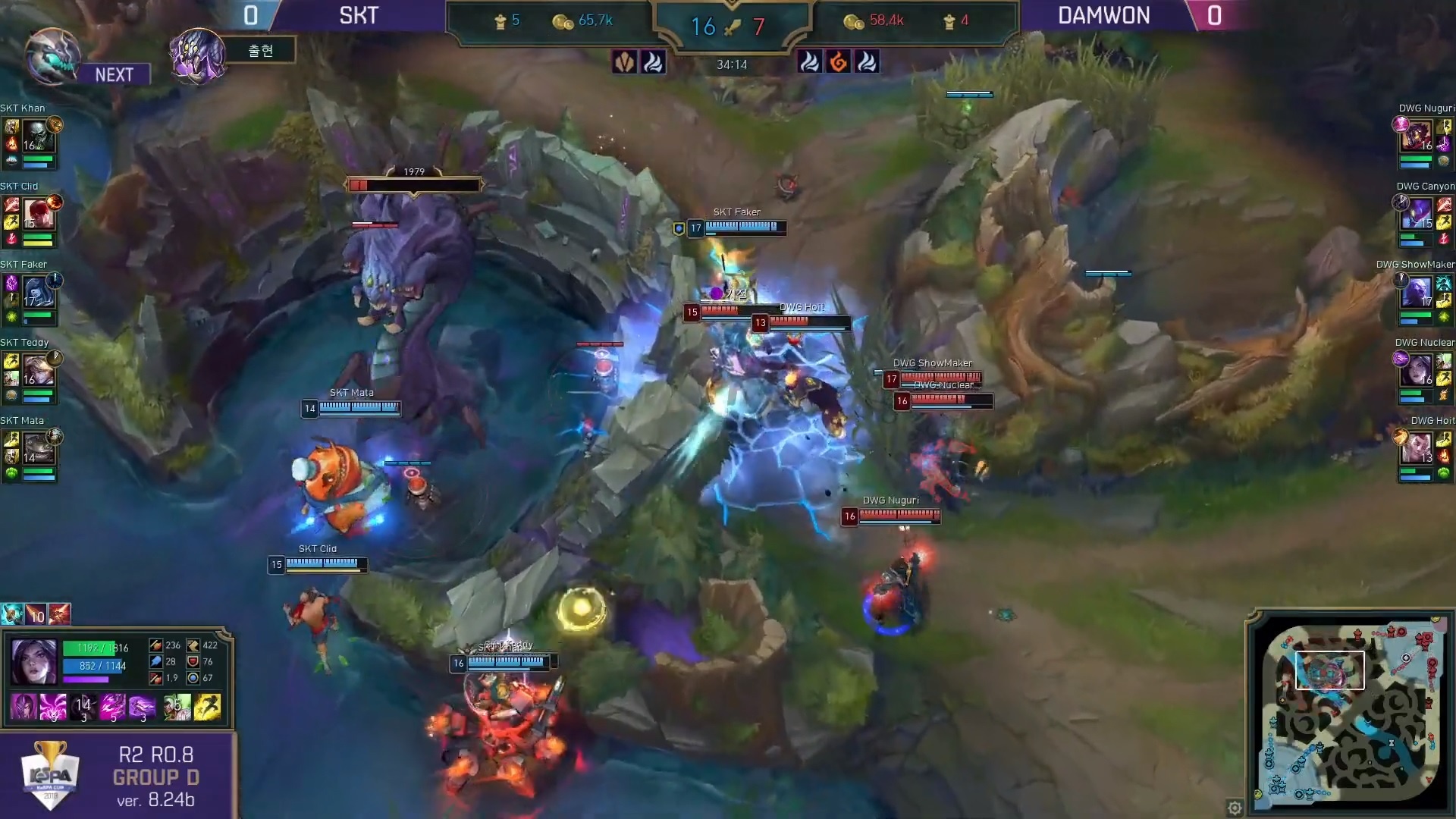1456x819 pixels.
Task: Click the magic resist stat icon showing 67
Action: coord(193,679)
